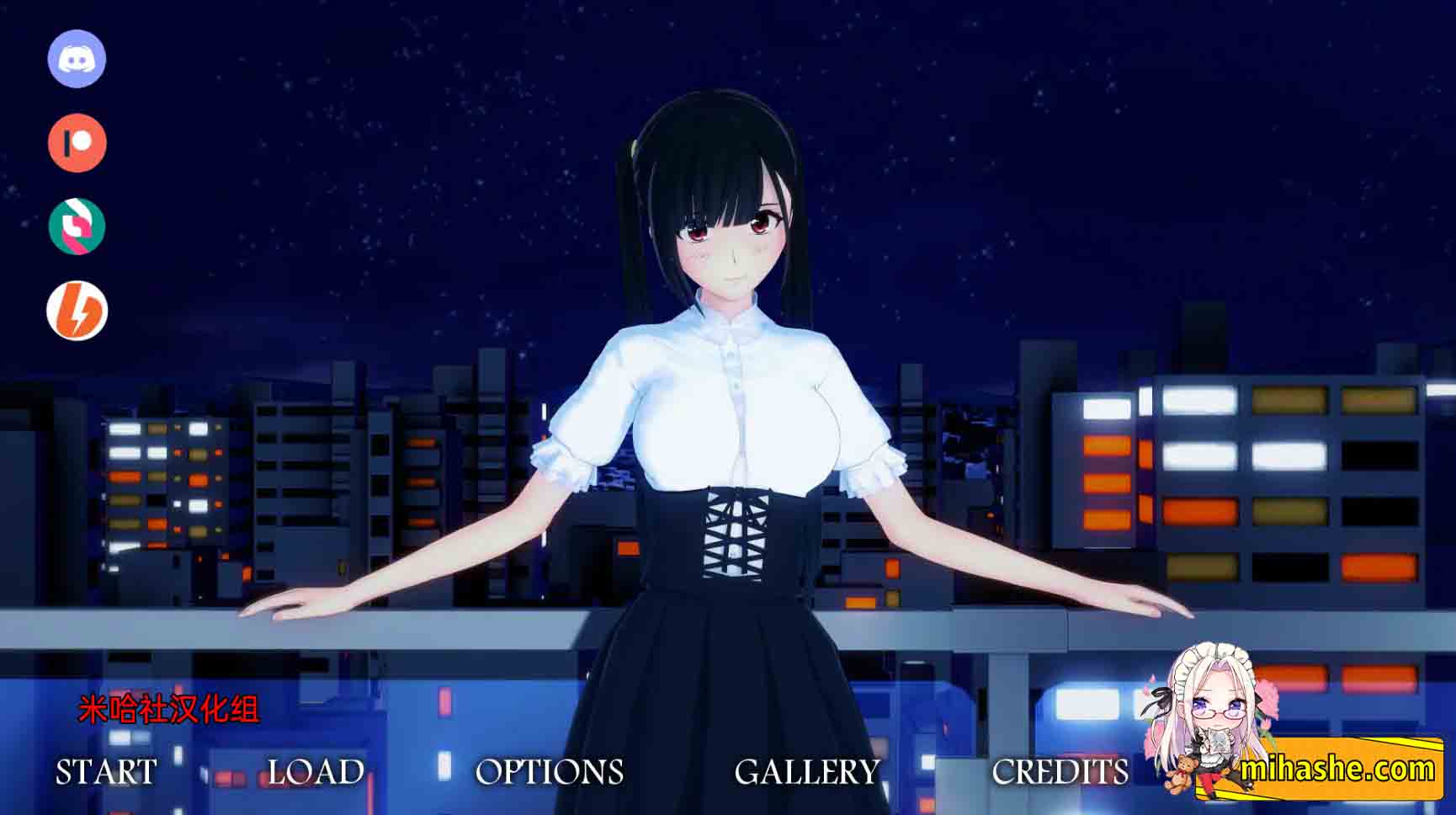Open the GALLERY from the main menu

[x=808, y=771]
